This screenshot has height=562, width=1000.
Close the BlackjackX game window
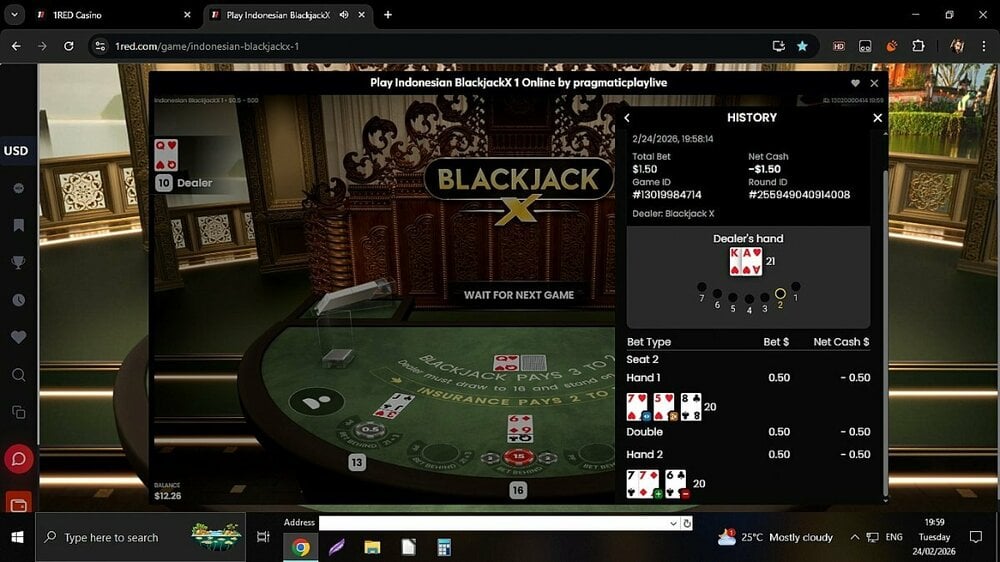pyautogui.click(x=874, y=83)
